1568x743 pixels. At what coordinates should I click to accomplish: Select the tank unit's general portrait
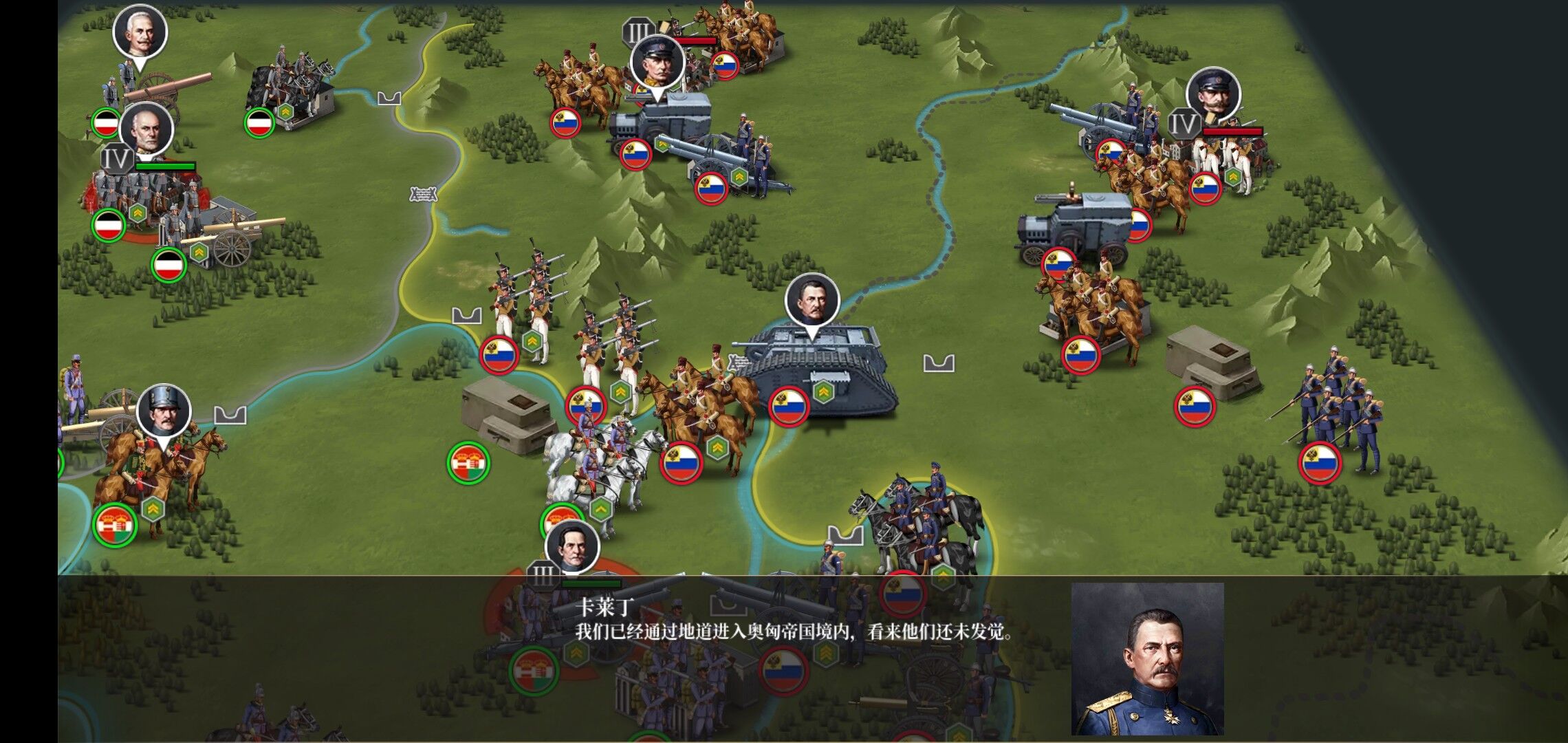(812, 300)
